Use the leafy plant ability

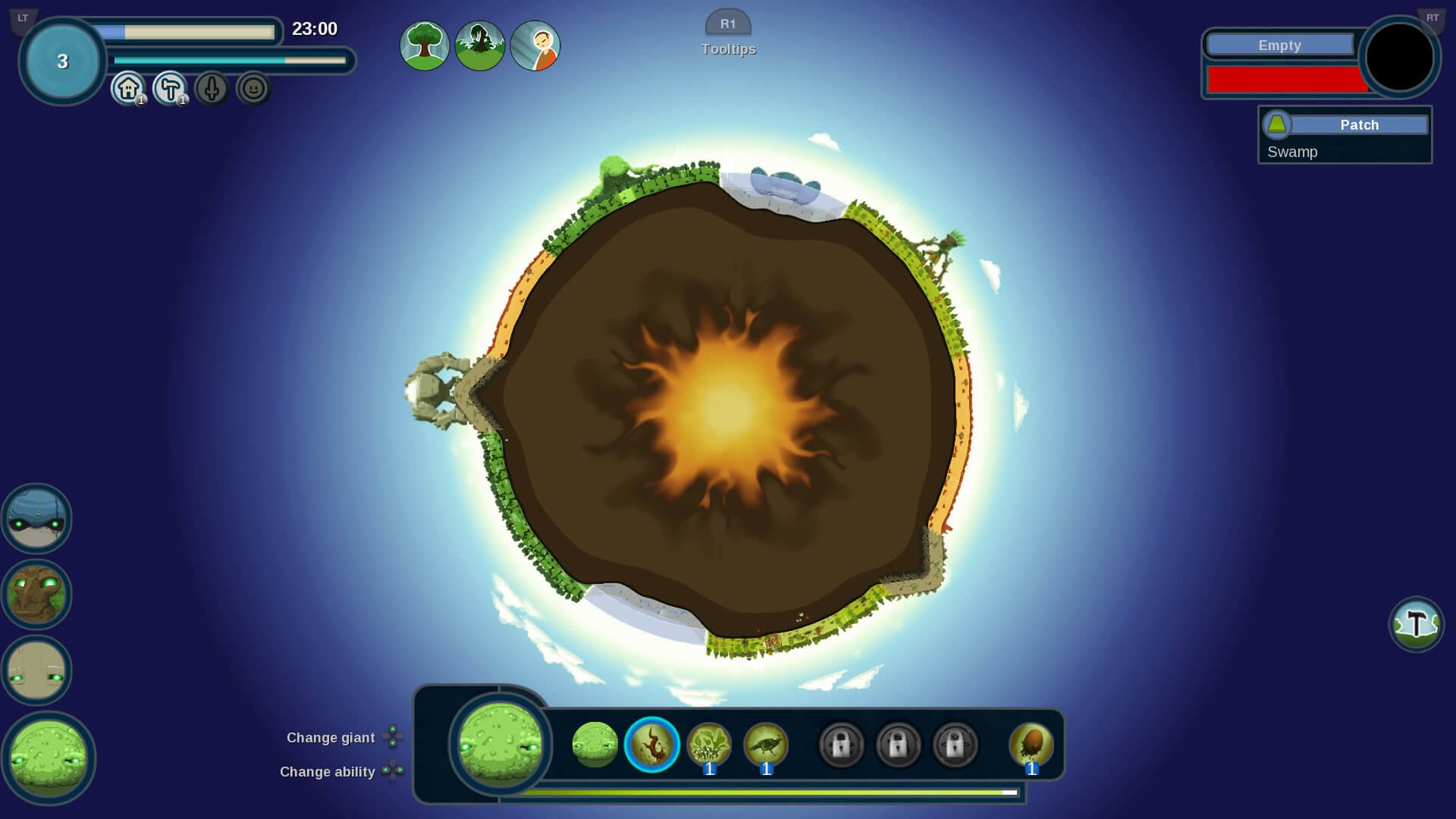[x=709, y=745]
